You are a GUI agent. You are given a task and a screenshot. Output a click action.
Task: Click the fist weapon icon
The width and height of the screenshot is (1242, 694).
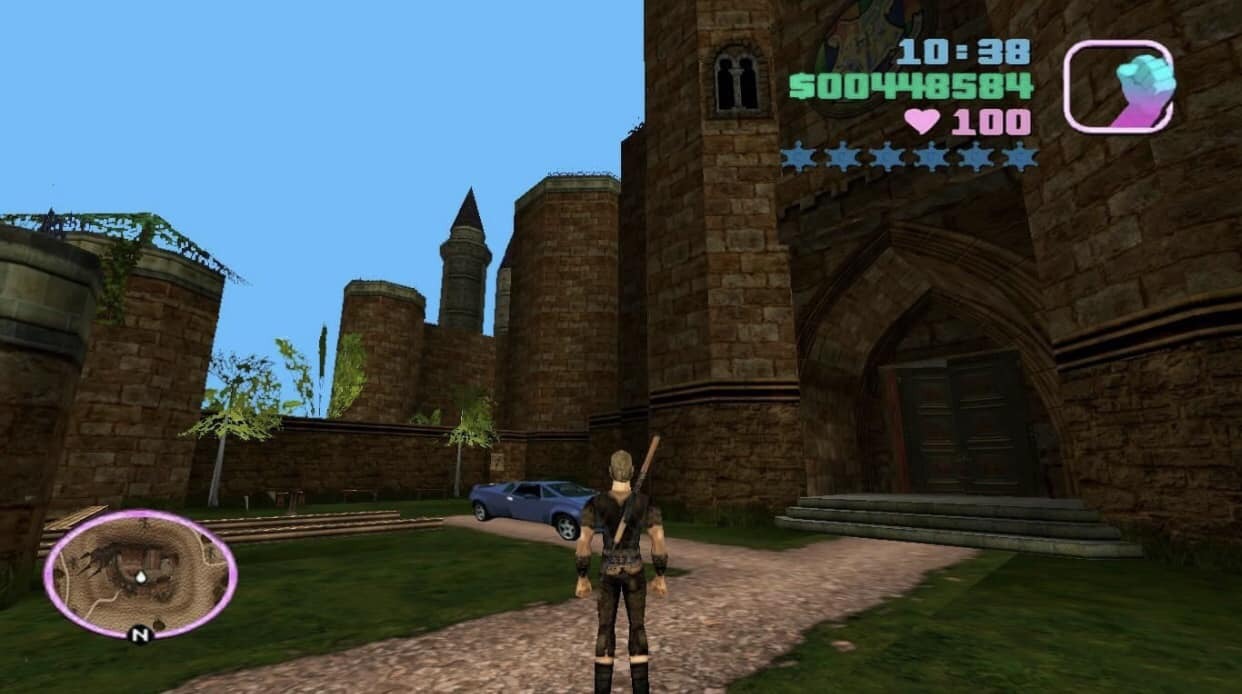point(1118,87)
